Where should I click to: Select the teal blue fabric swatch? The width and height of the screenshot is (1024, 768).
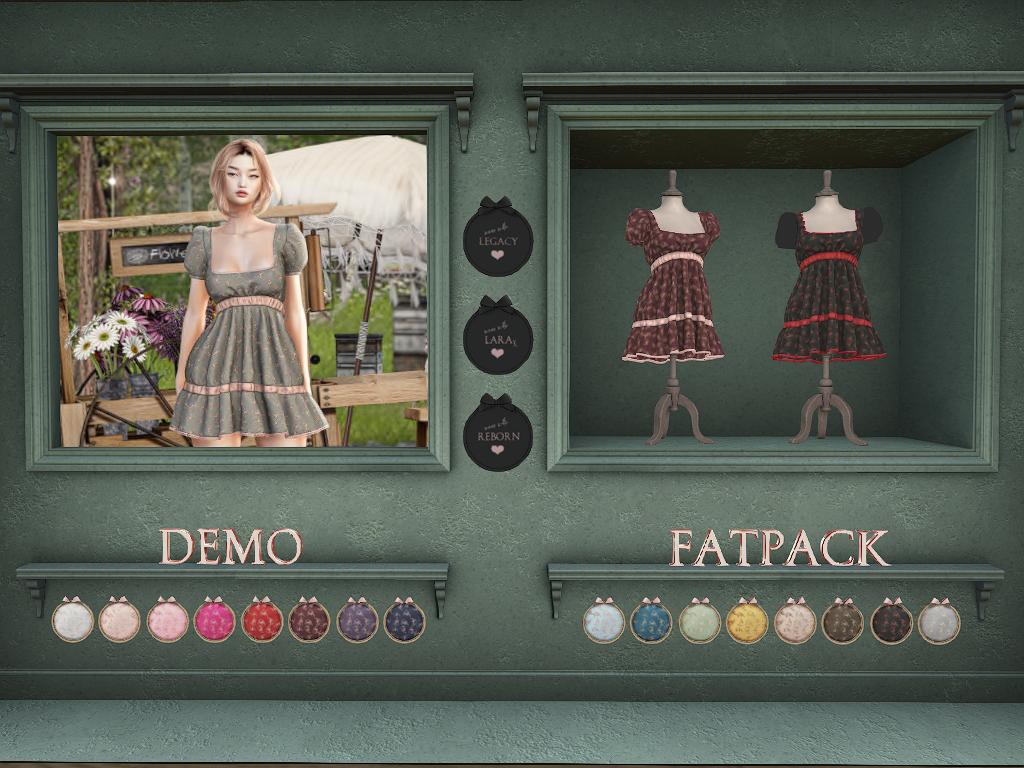[x=651, y=622]
